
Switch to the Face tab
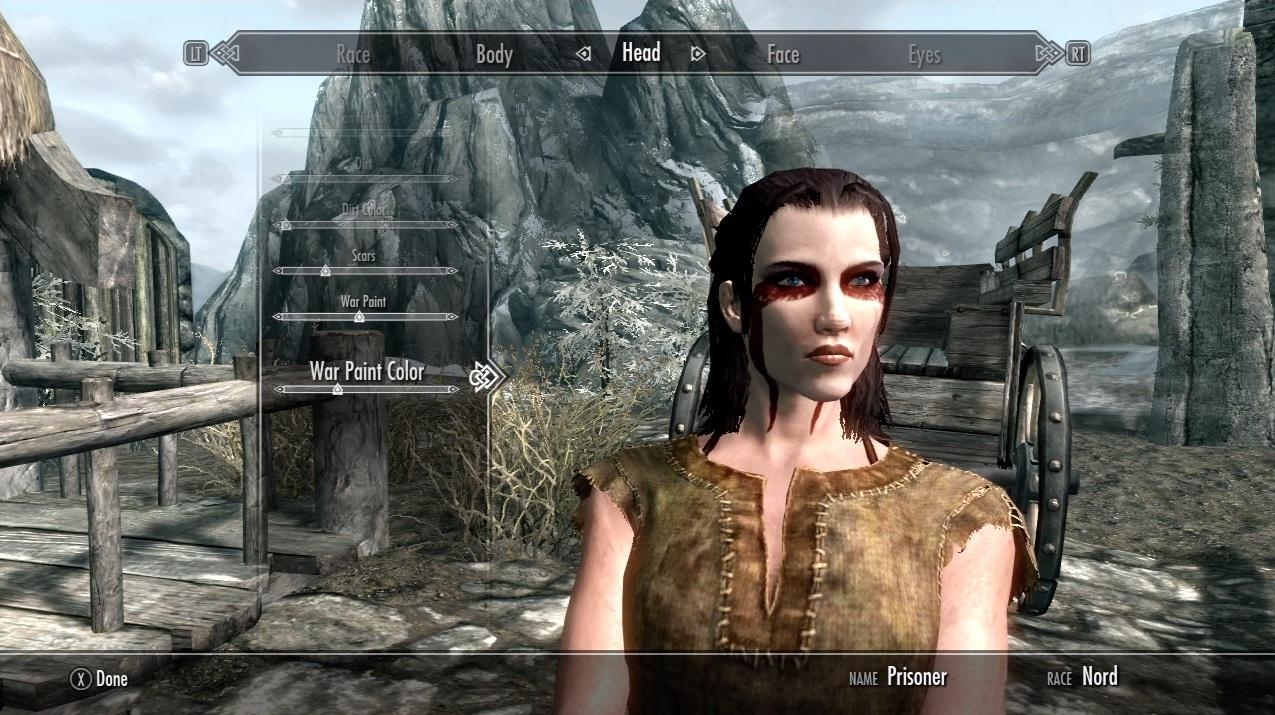click(783, 55)
